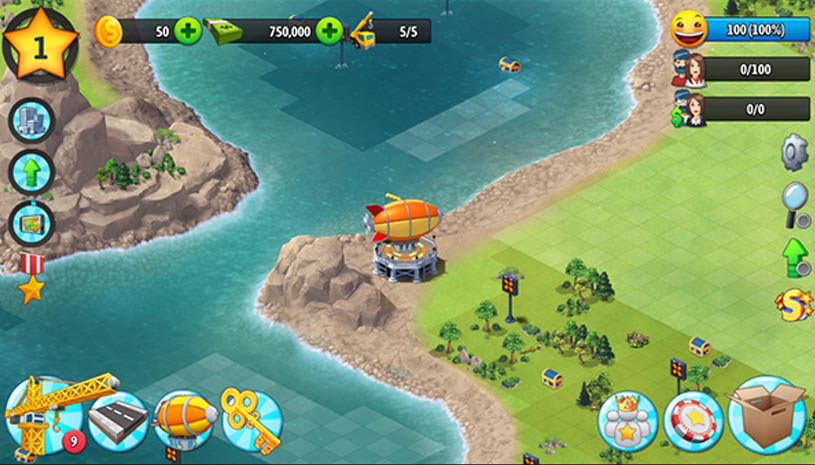View the medal and star achievements

point(31,278)
